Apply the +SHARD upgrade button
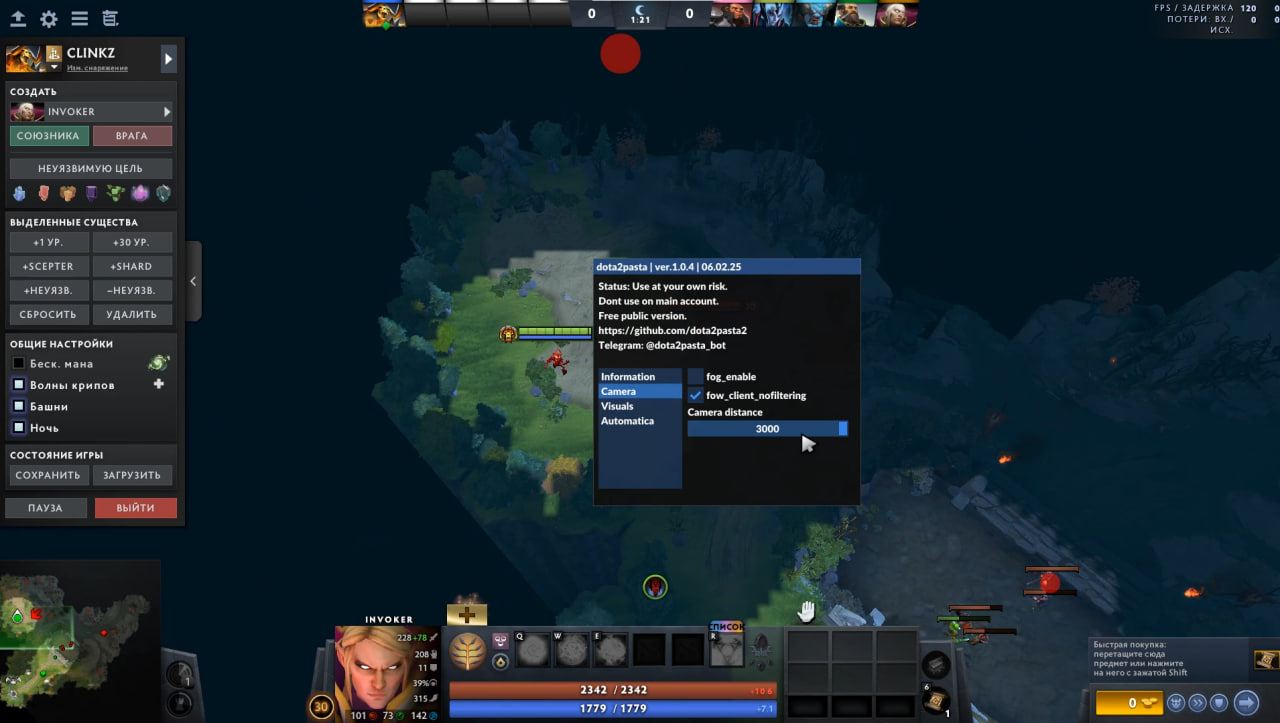This screenshot has height=723, width=1280. click(x=132, y=267)
